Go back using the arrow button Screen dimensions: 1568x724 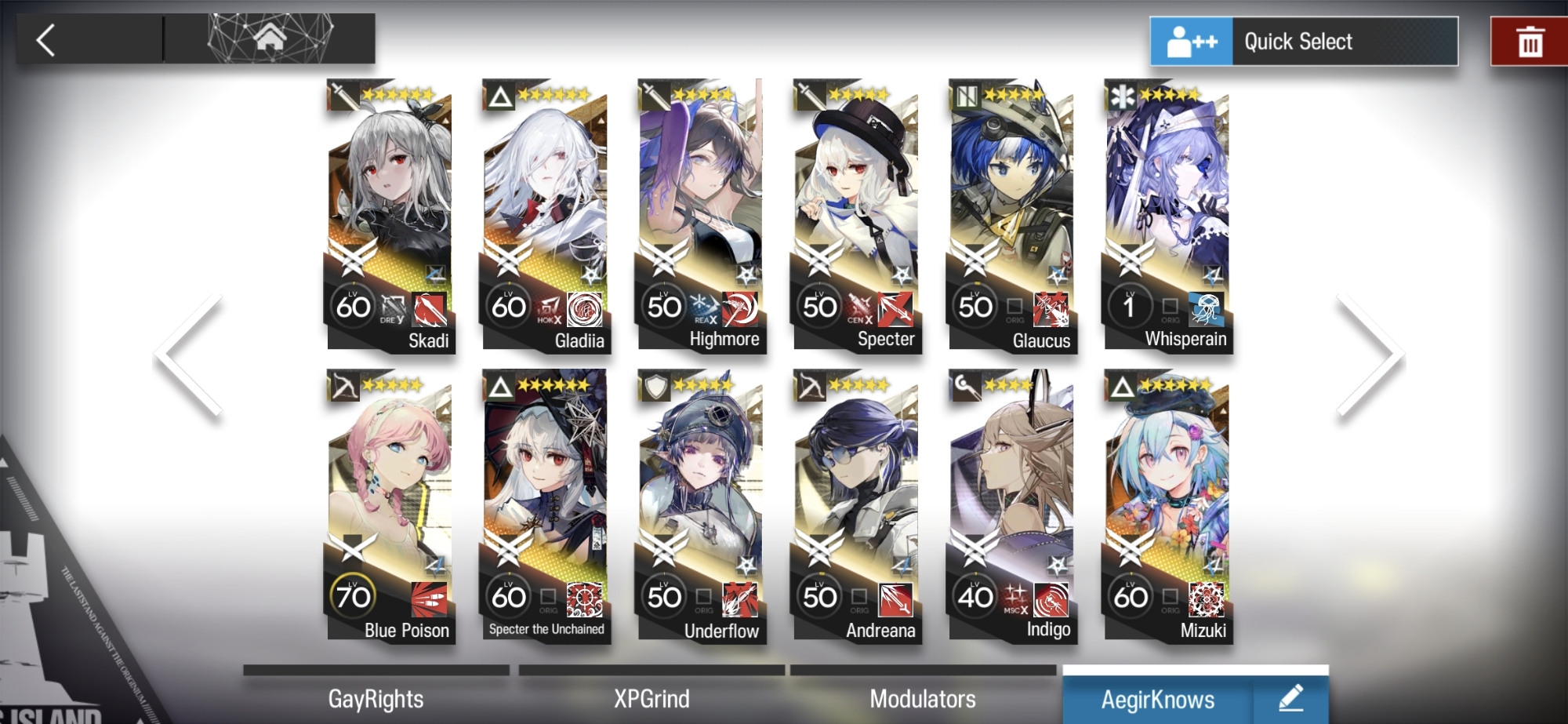tap(47, 39)
